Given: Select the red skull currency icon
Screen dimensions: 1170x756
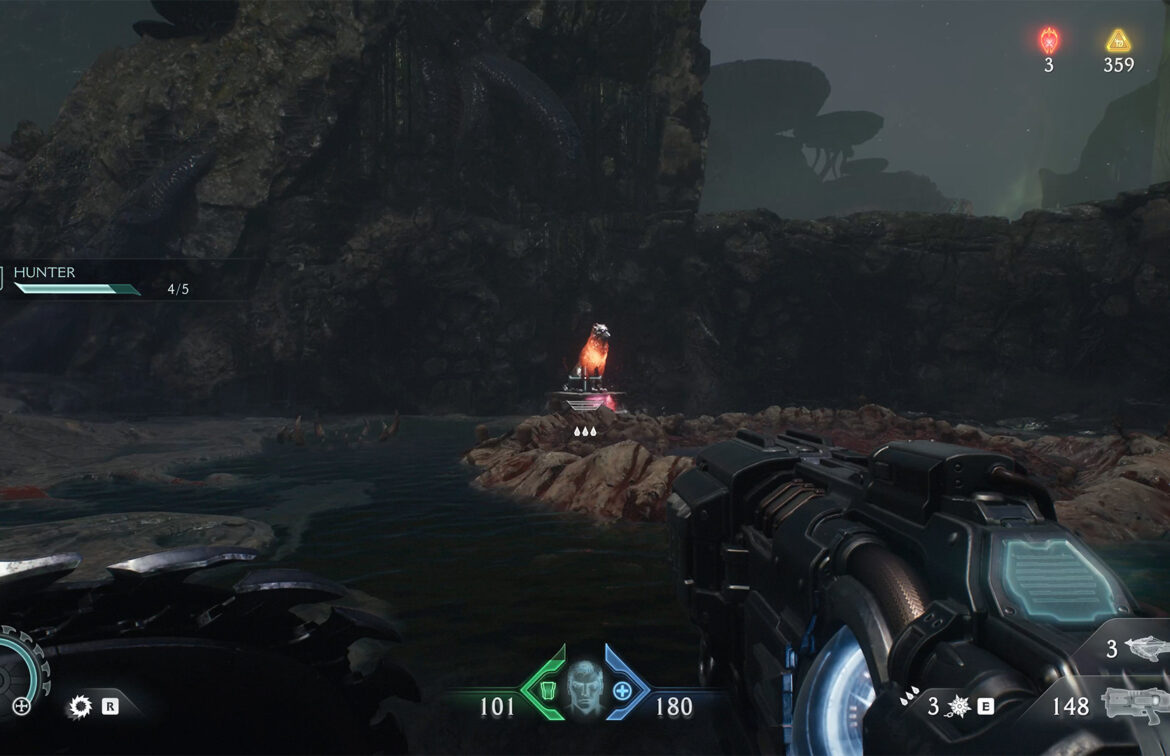Looking at the screenshot, I should pos(1049,41).
